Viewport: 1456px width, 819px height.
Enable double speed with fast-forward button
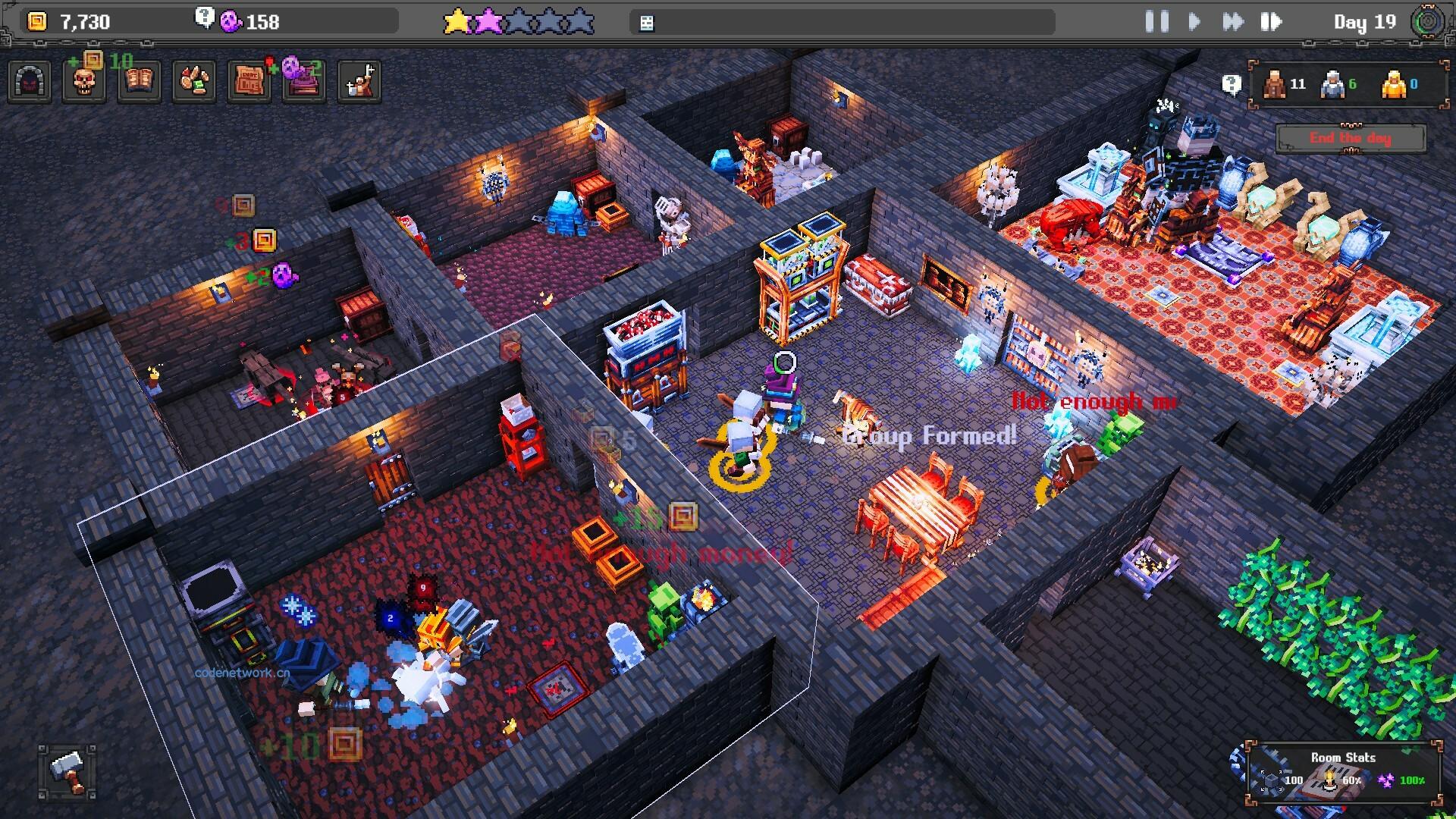click(1234, 22)
